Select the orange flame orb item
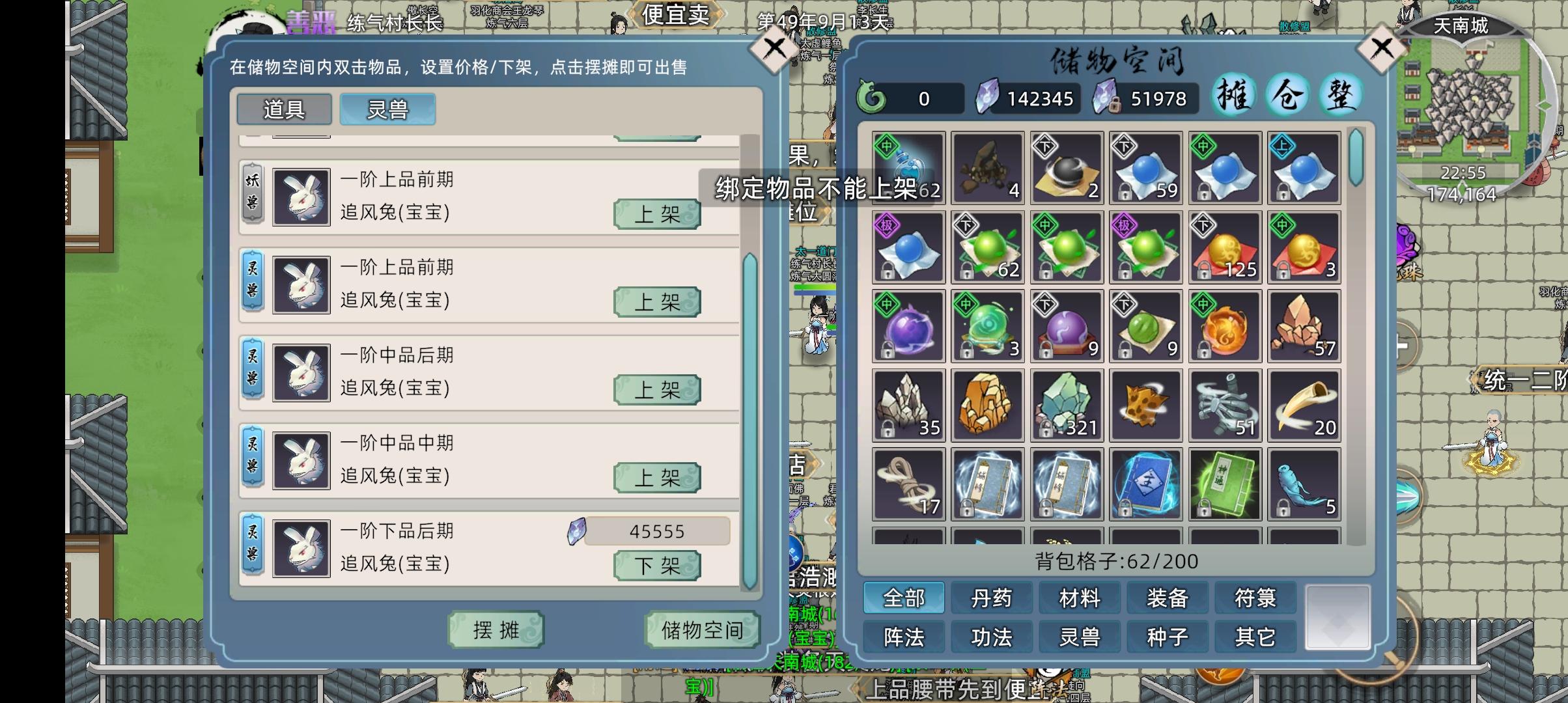 (x=1225, y=325)
